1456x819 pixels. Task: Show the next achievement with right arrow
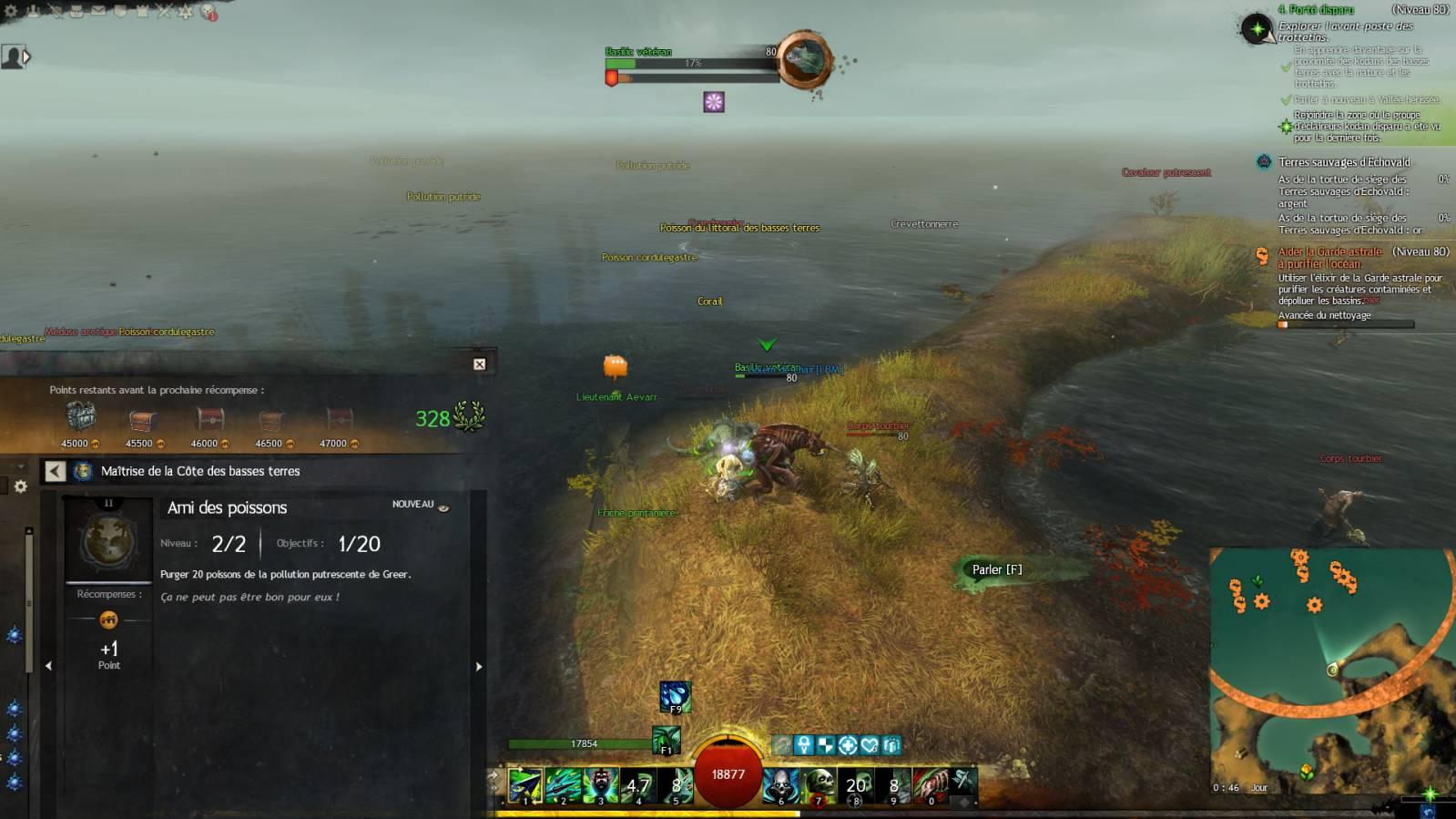click(x=479, y=667)
